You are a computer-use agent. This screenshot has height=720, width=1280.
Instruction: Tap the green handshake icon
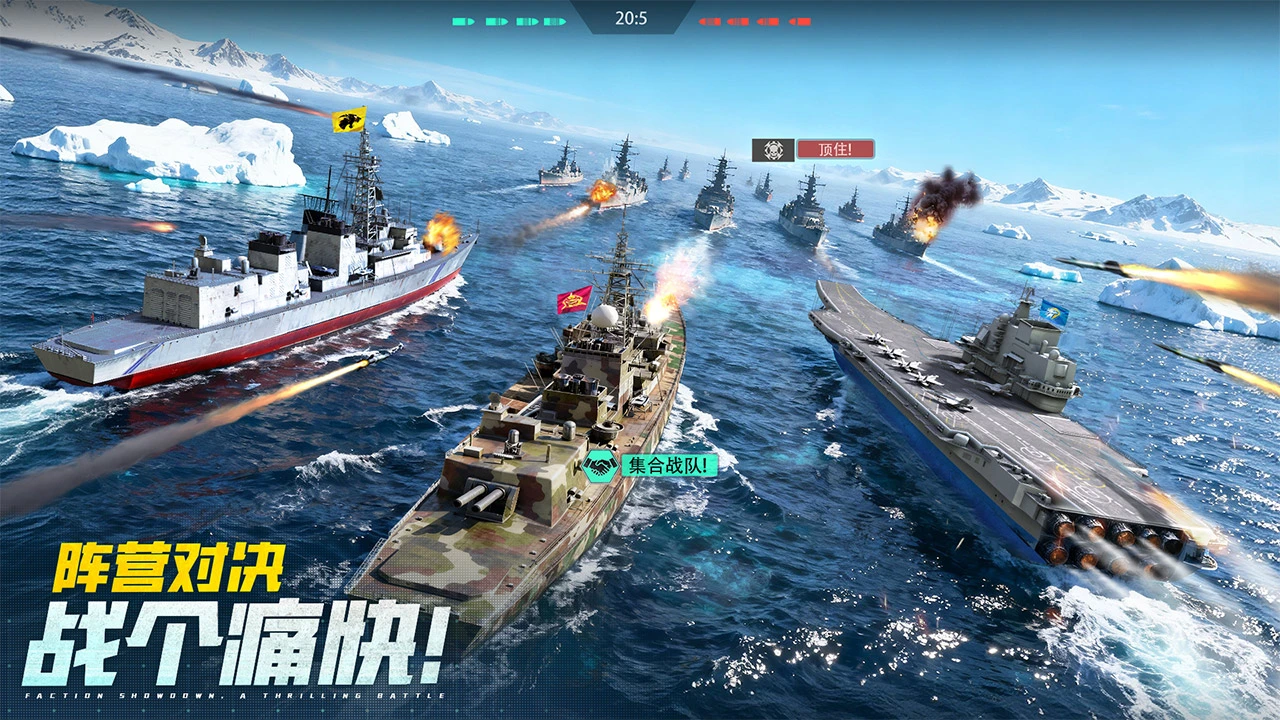pos(600,465)
